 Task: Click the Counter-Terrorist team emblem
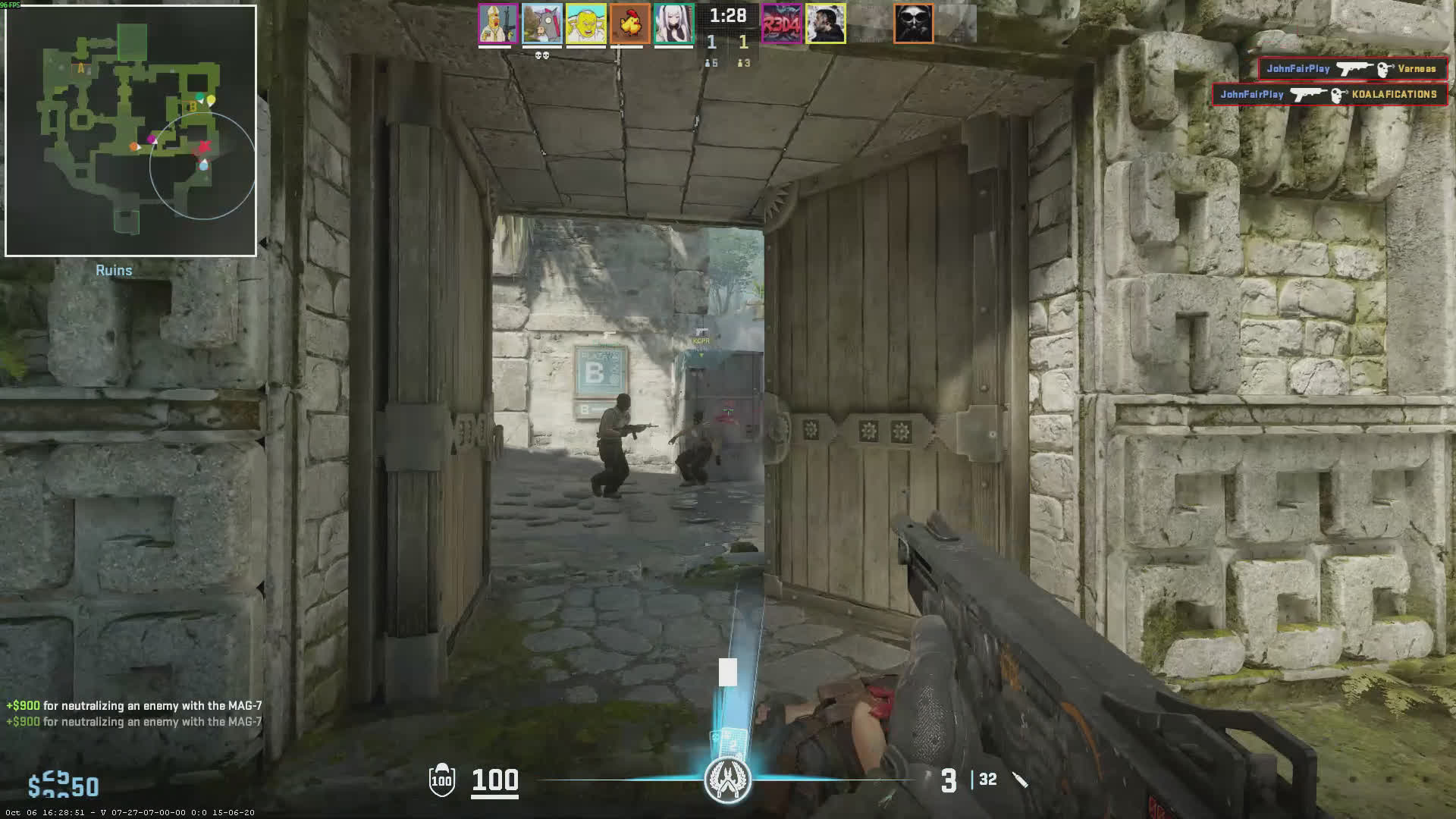727,780
